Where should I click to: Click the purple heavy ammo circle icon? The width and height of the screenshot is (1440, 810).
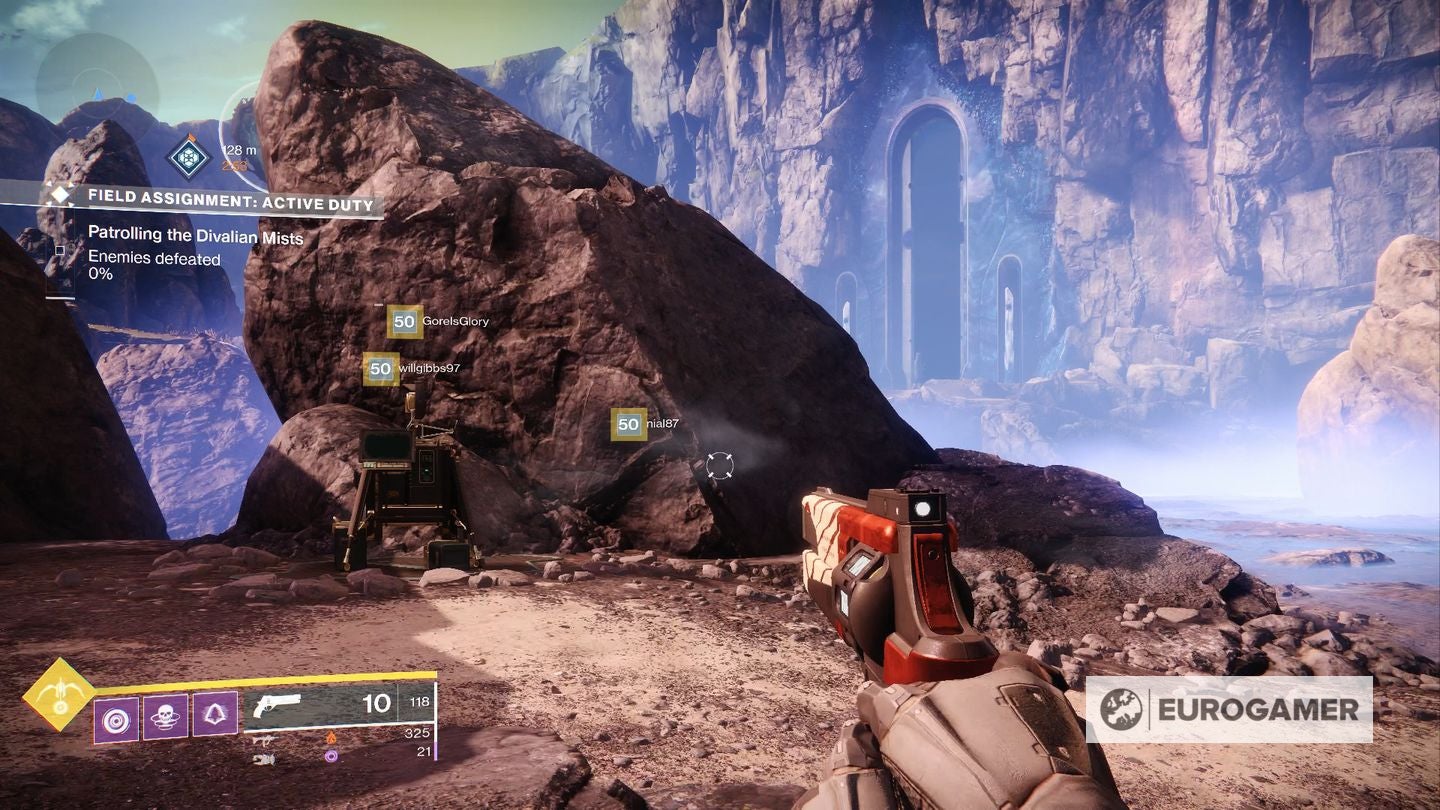click(x=331, y=757)
